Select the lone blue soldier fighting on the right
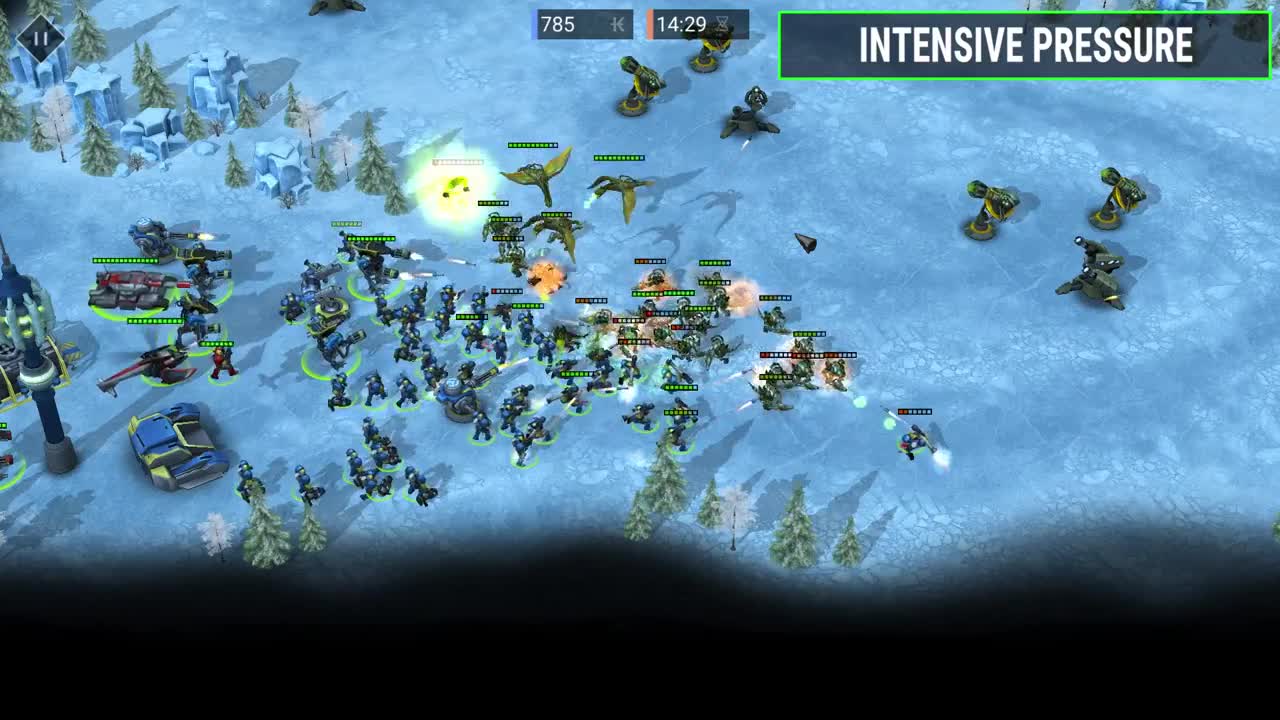This screenshot has height=720, width=1280. pyautogui.click(x=910, y=440)
